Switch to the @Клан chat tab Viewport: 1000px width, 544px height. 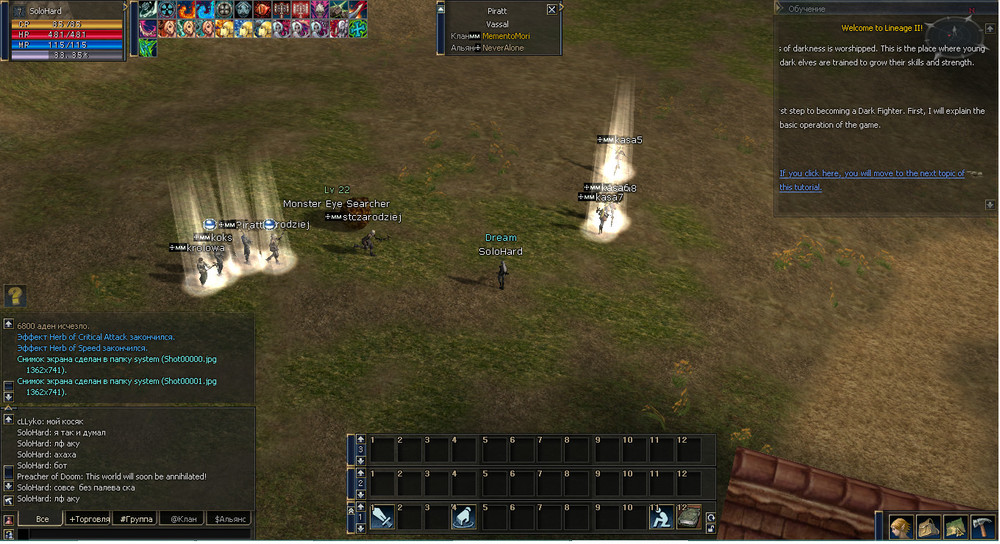[x=181, y=519]
